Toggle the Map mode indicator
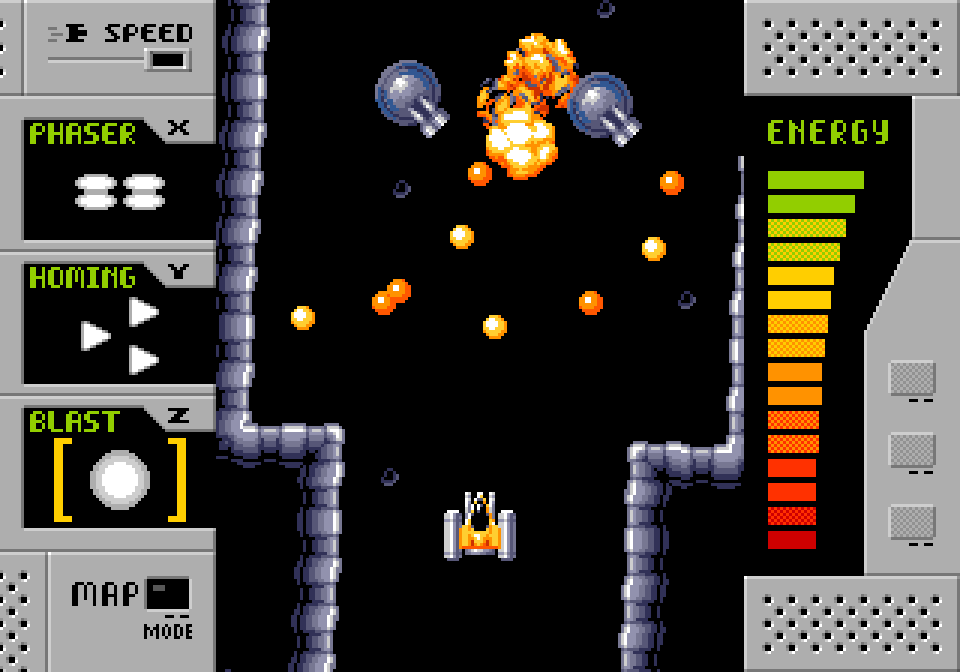Image resolution: width=960 pixels, height=672 pixels. coord(167,594)
